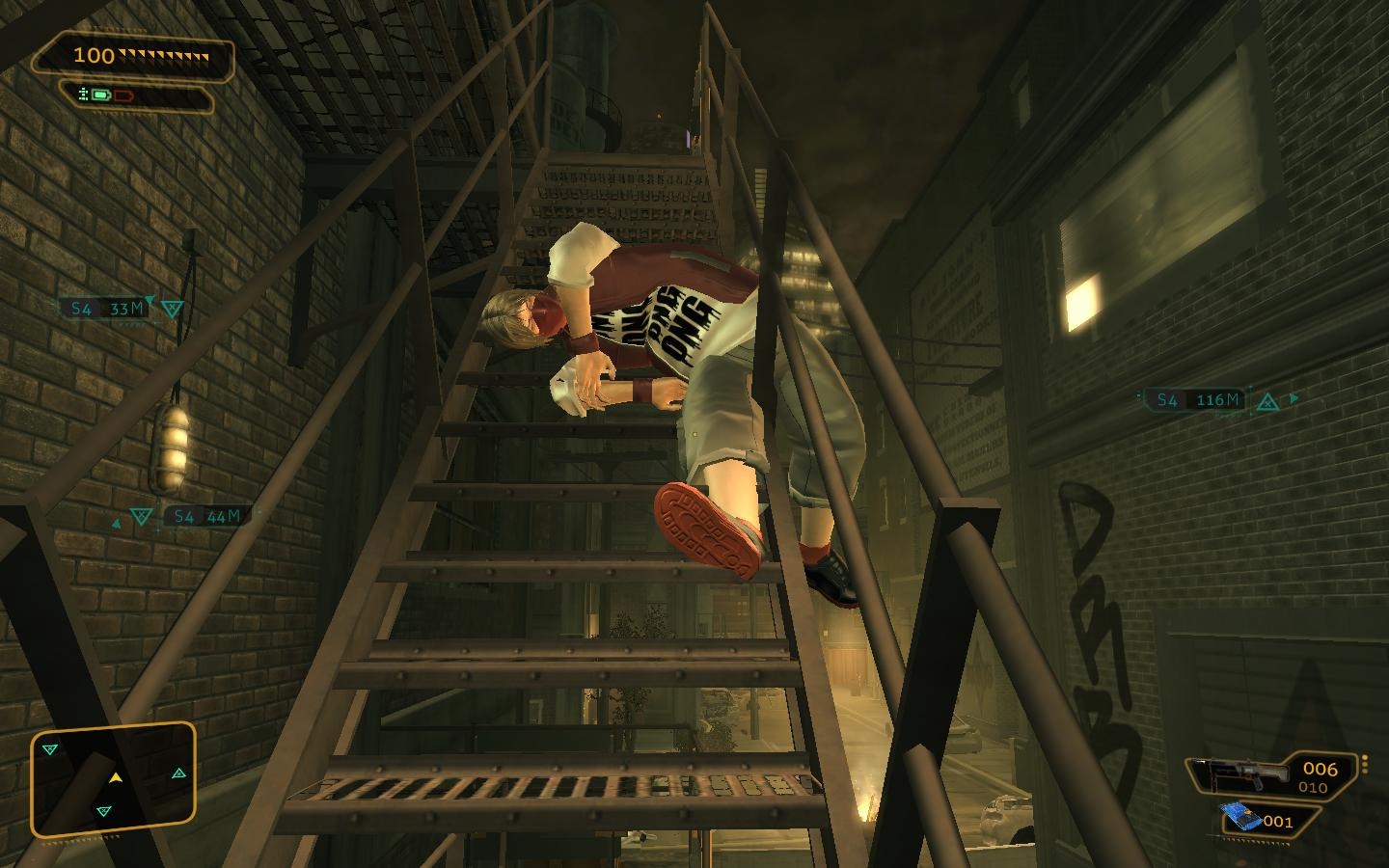Click the S4 33M objective marker
Screen dimensions: 1389x868
[x=108, y=309]
